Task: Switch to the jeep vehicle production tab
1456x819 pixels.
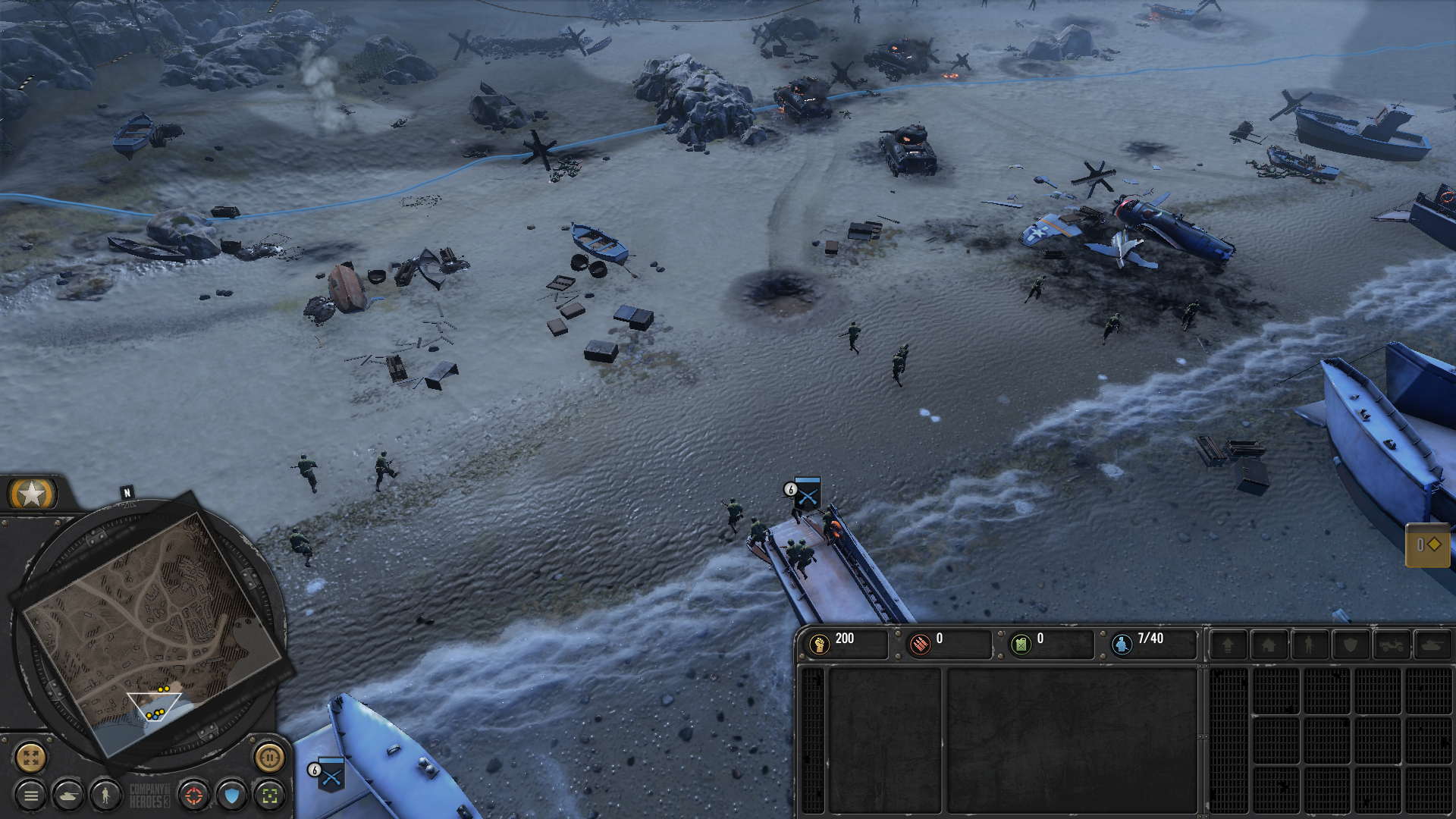Action: pyautogui.click(x=1391, y=645)
